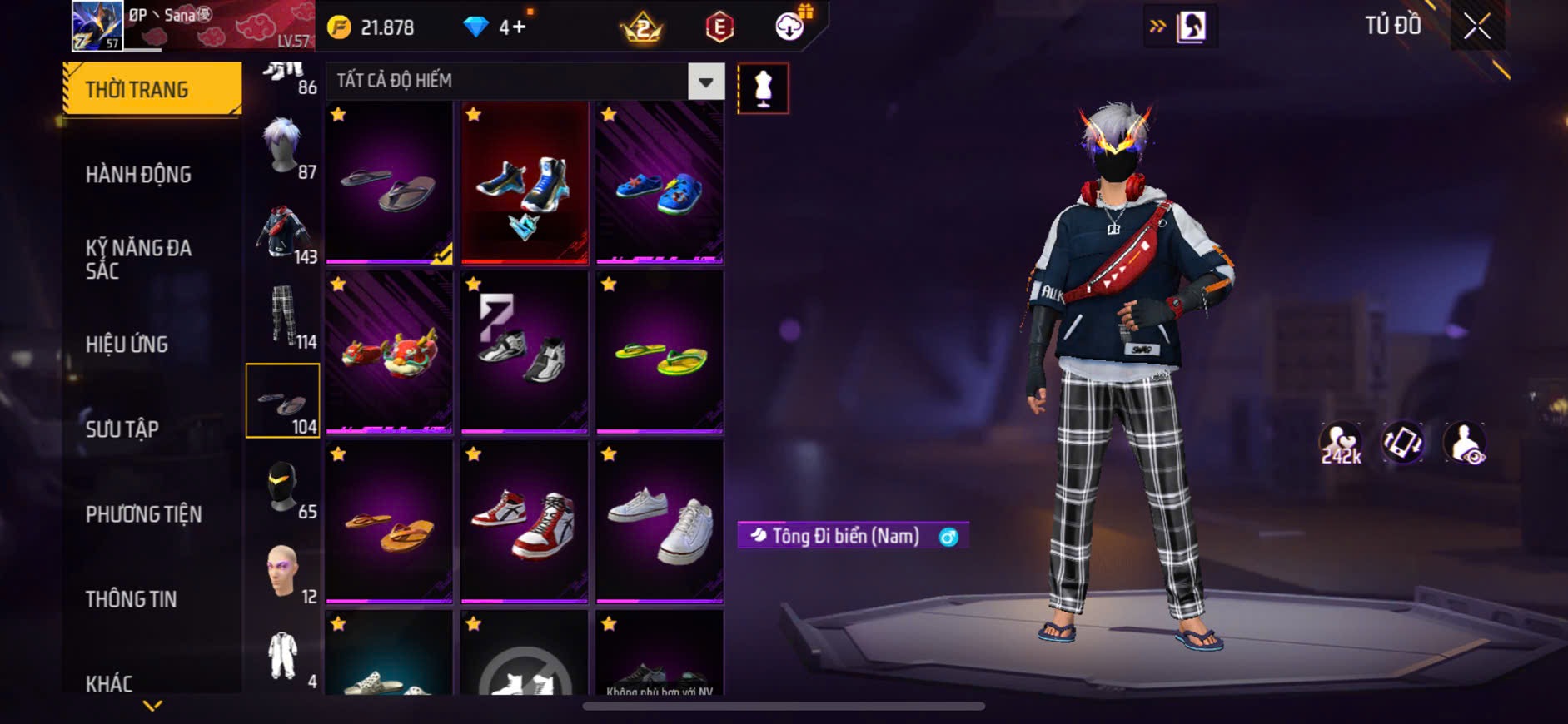Viewport: 1568px width, 724px height.
Task: Click the mannequin outfit preview button
Action: point(763,88)
